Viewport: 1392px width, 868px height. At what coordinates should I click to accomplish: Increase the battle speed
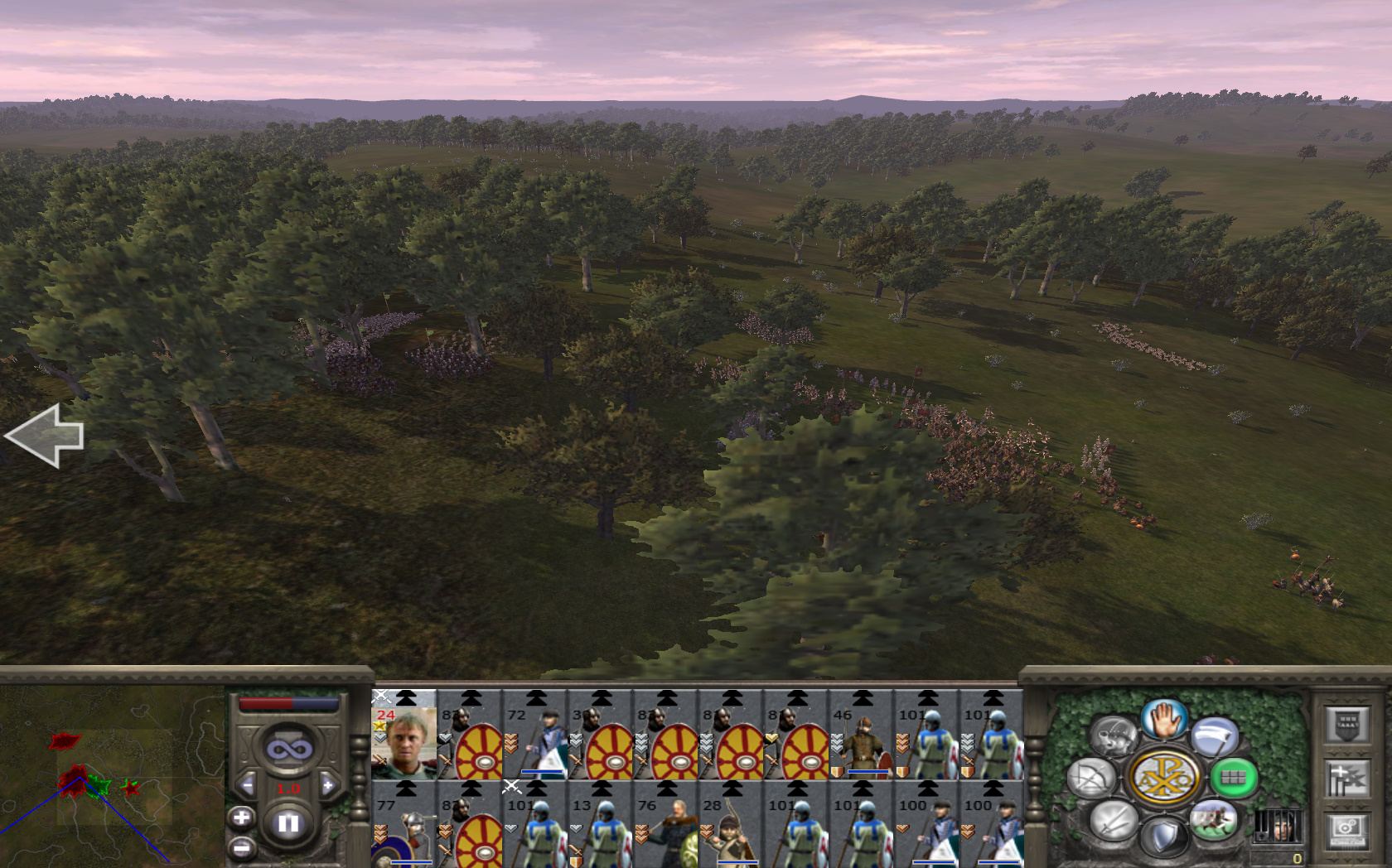click(x=328, y=785)
